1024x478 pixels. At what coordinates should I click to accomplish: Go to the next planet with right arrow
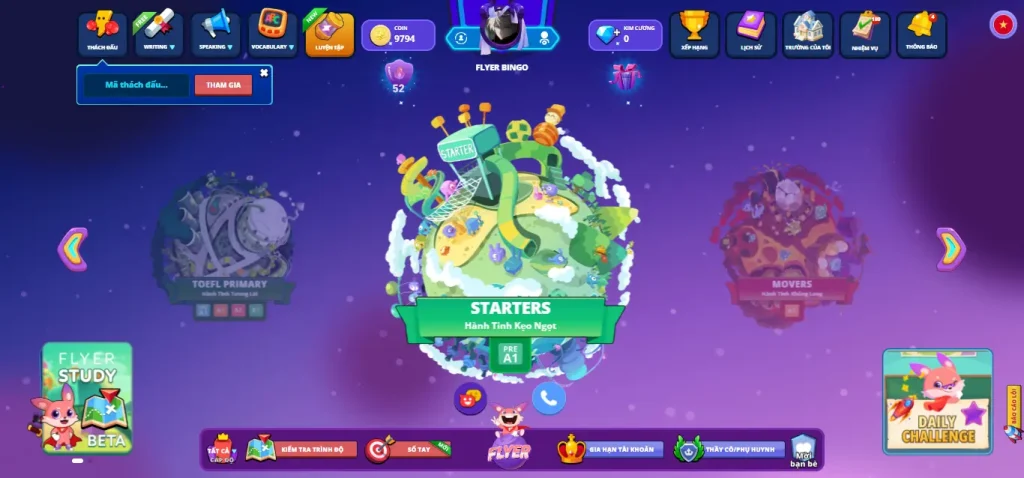[950, 249]
